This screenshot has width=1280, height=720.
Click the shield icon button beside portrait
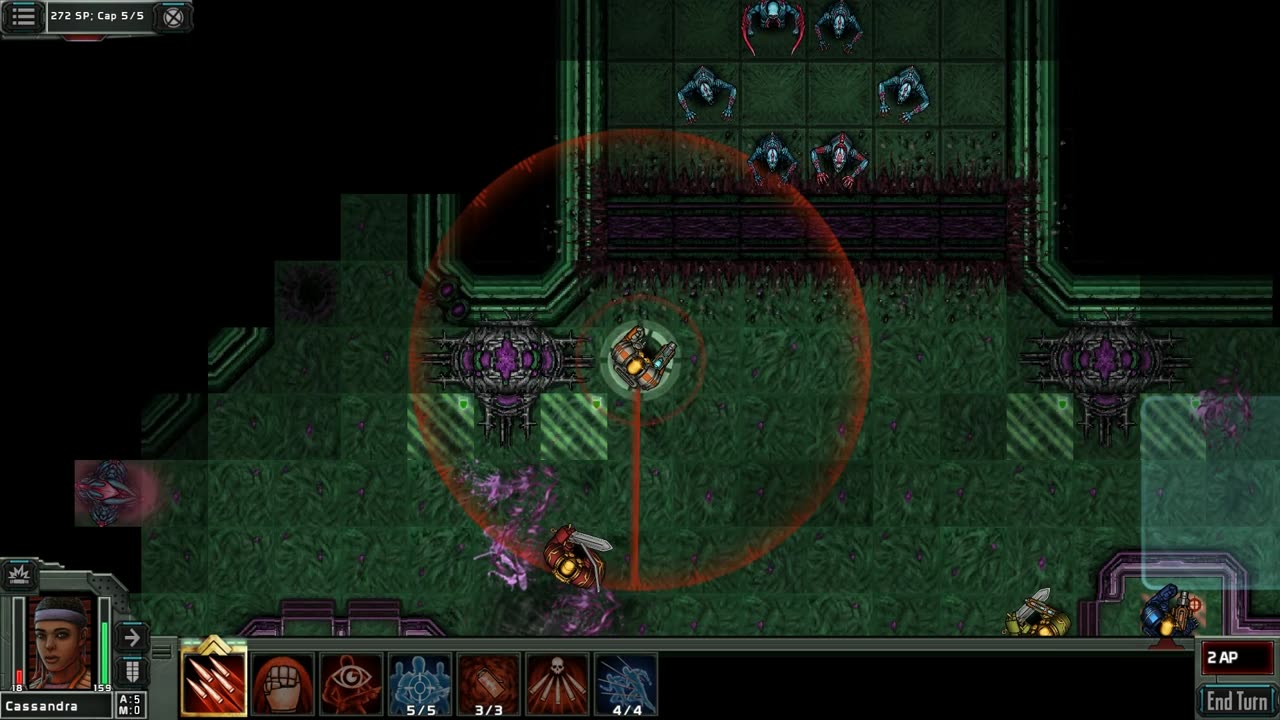131,670
